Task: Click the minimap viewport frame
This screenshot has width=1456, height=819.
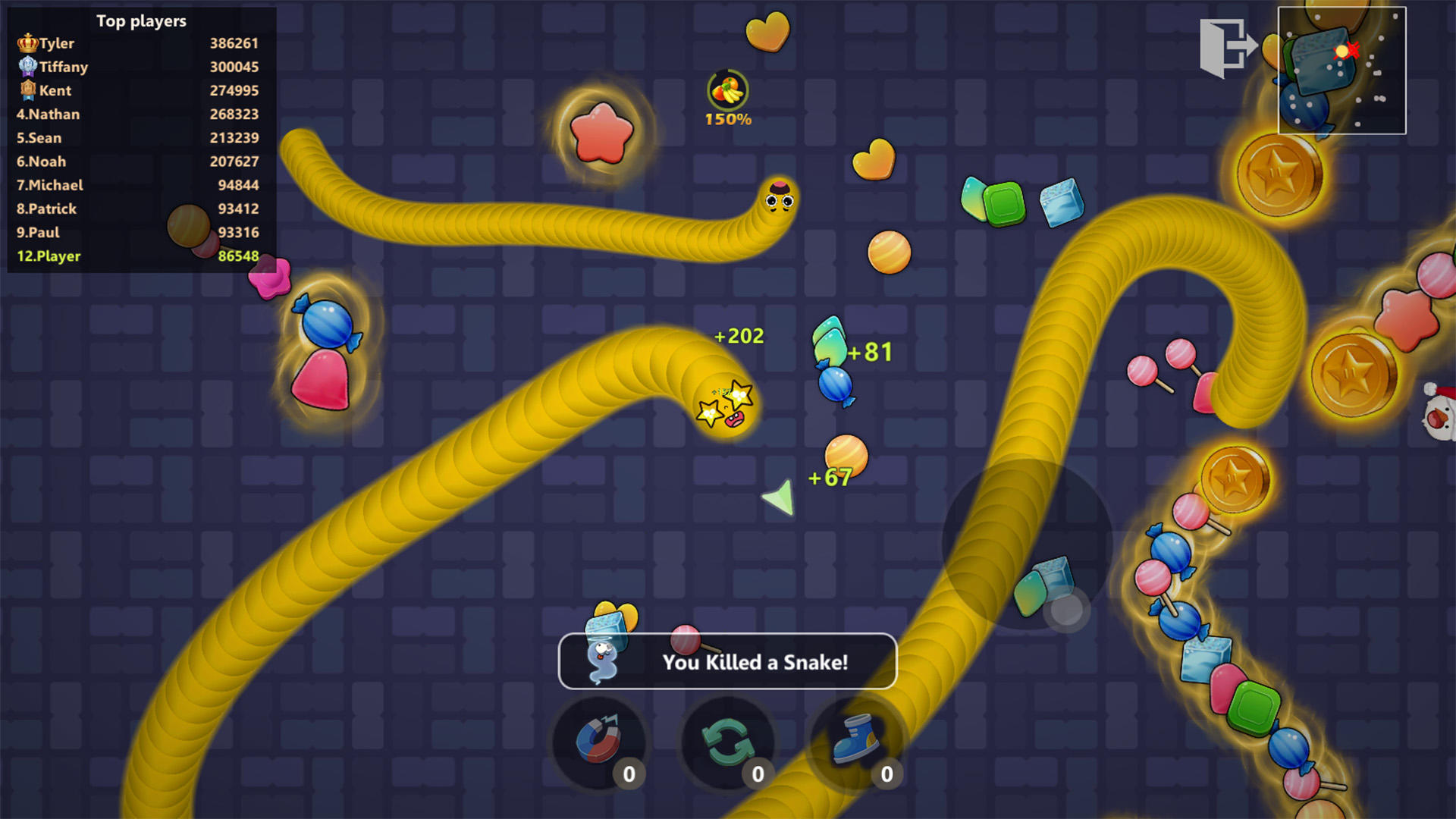Action: pos(1342,70)
